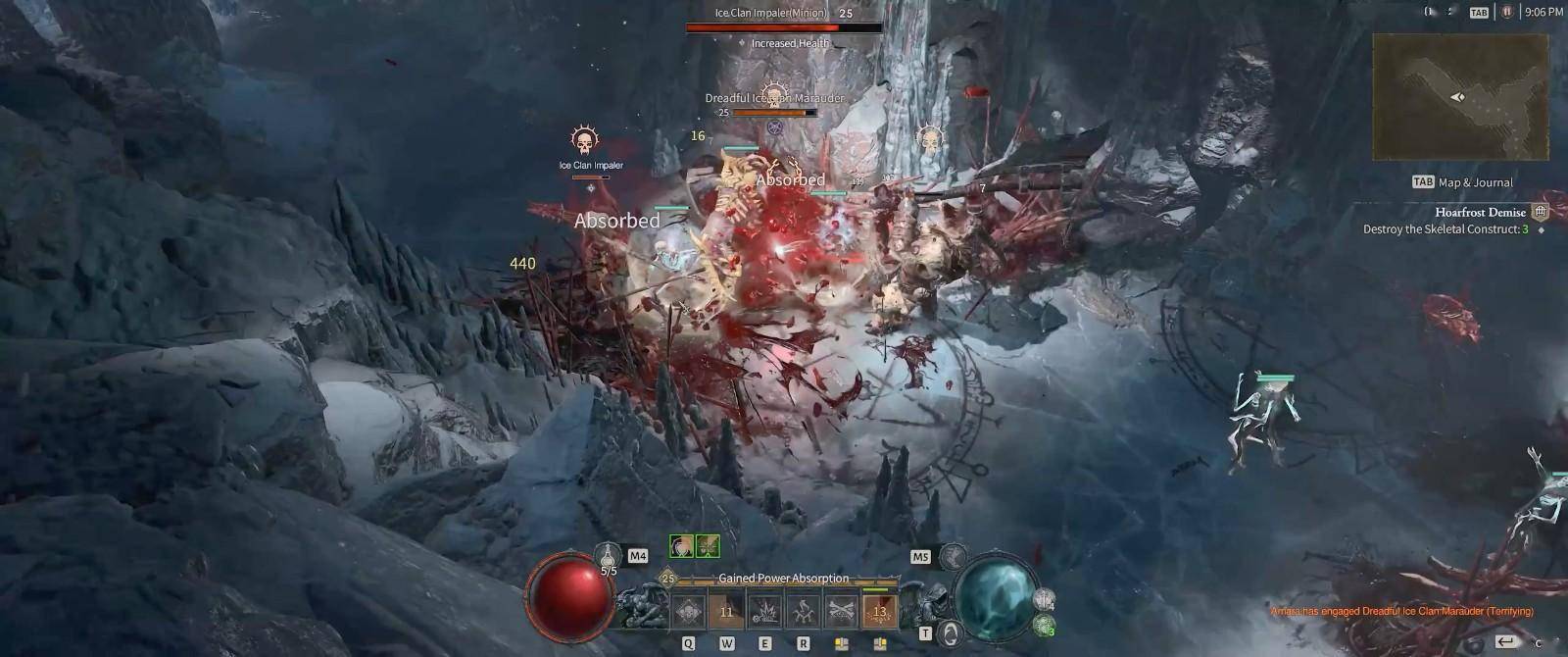The height and width of the screenshot is (657, 1568).
Task: Activate the skull skill in first slot
Action: [x=689, y=611]
